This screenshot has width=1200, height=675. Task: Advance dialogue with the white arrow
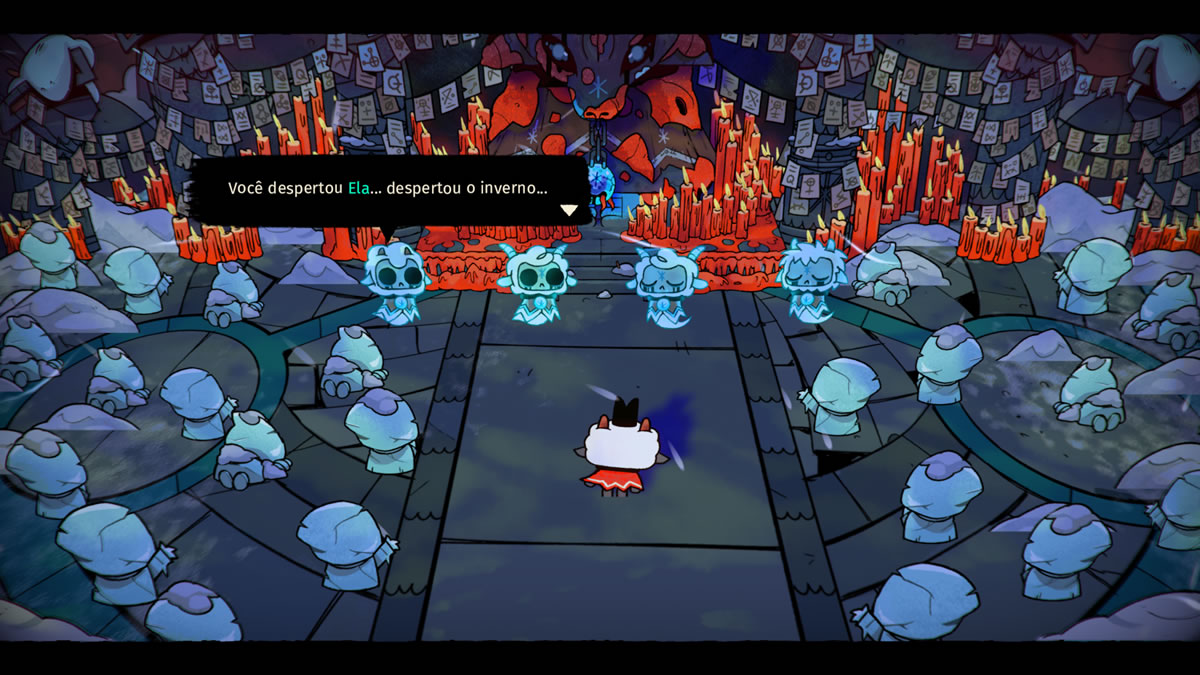[x=569, y=210]
